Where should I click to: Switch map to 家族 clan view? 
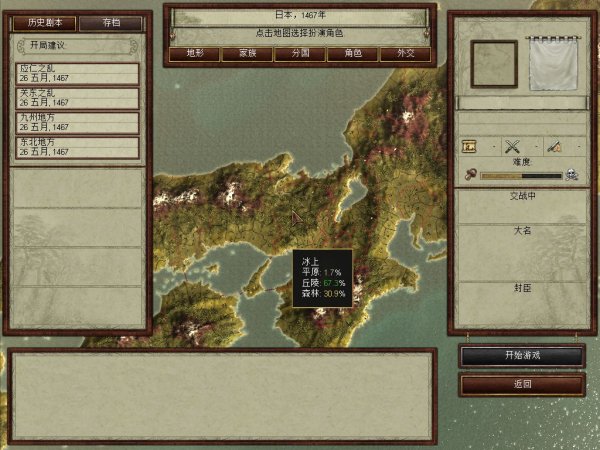click(x=247, y=54)
